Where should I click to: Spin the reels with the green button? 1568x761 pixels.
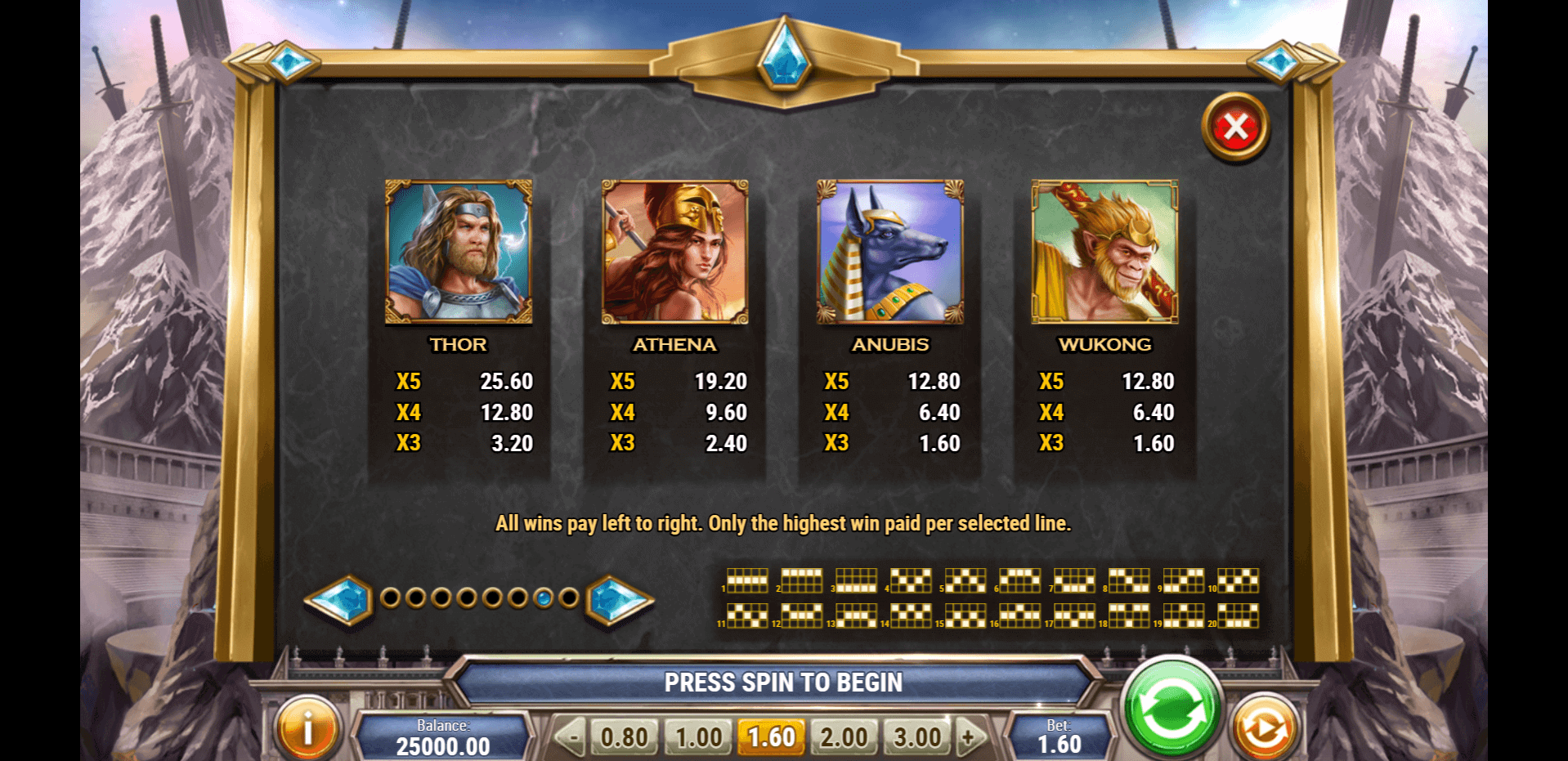1172,708
